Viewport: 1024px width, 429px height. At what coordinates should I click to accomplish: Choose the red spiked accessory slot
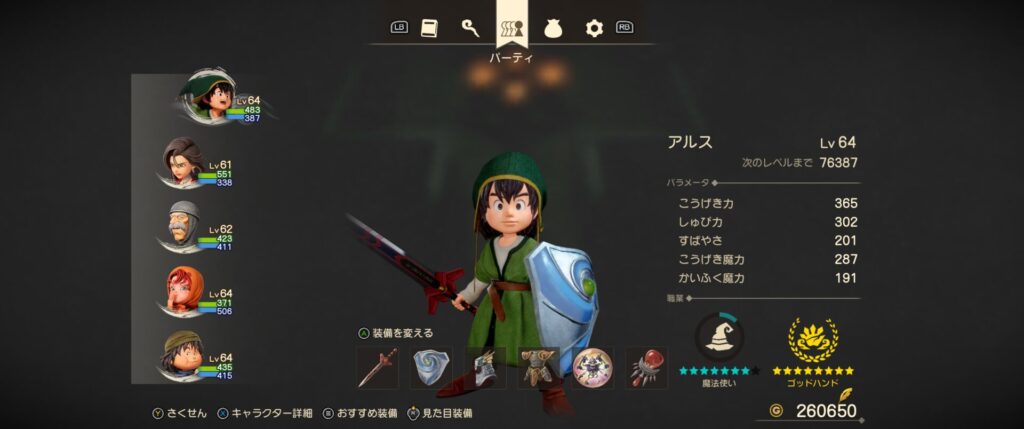647,368
